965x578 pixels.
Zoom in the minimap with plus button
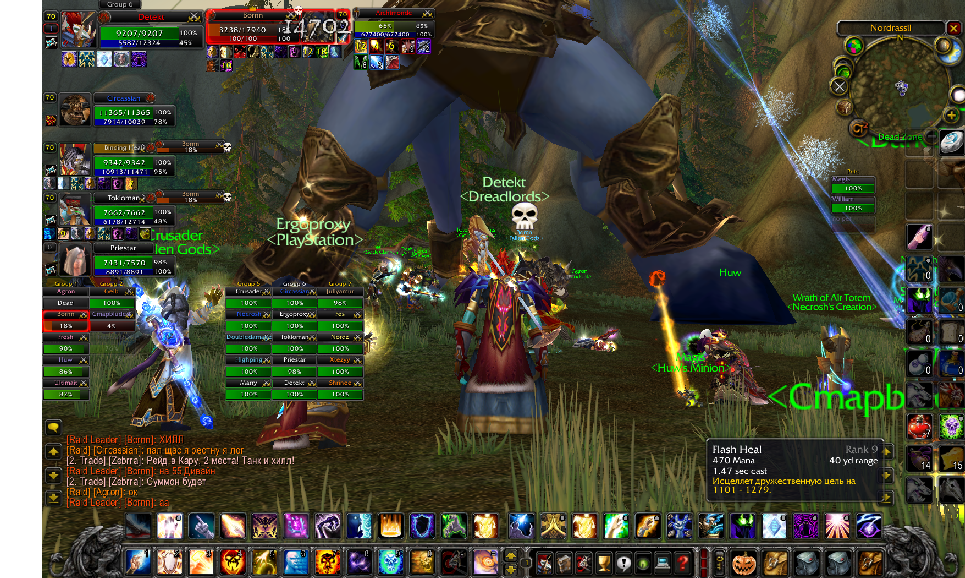coord(951,115)
